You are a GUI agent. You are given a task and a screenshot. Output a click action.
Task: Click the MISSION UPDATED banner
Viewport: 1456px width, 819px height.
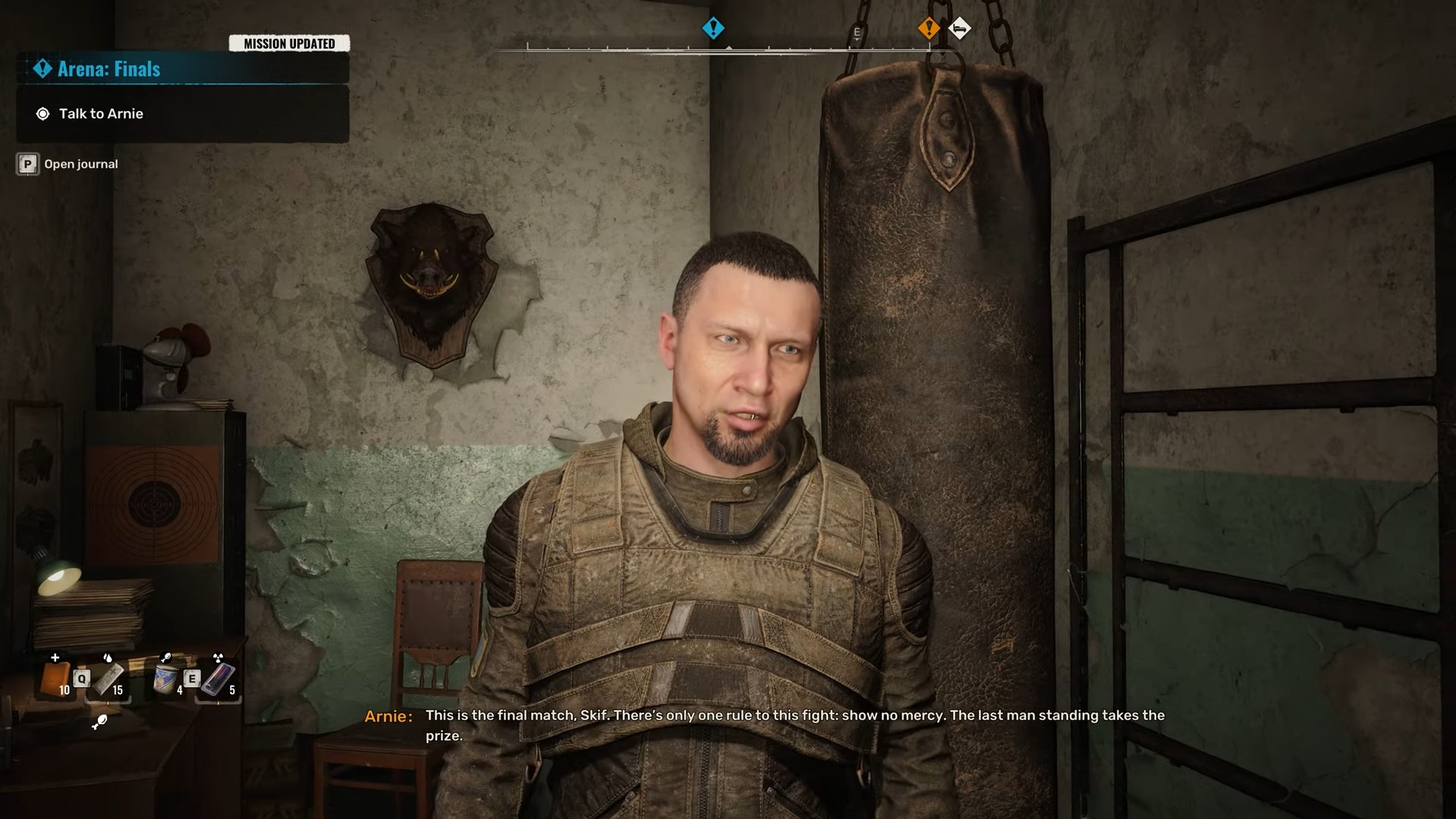pos(289,43)
